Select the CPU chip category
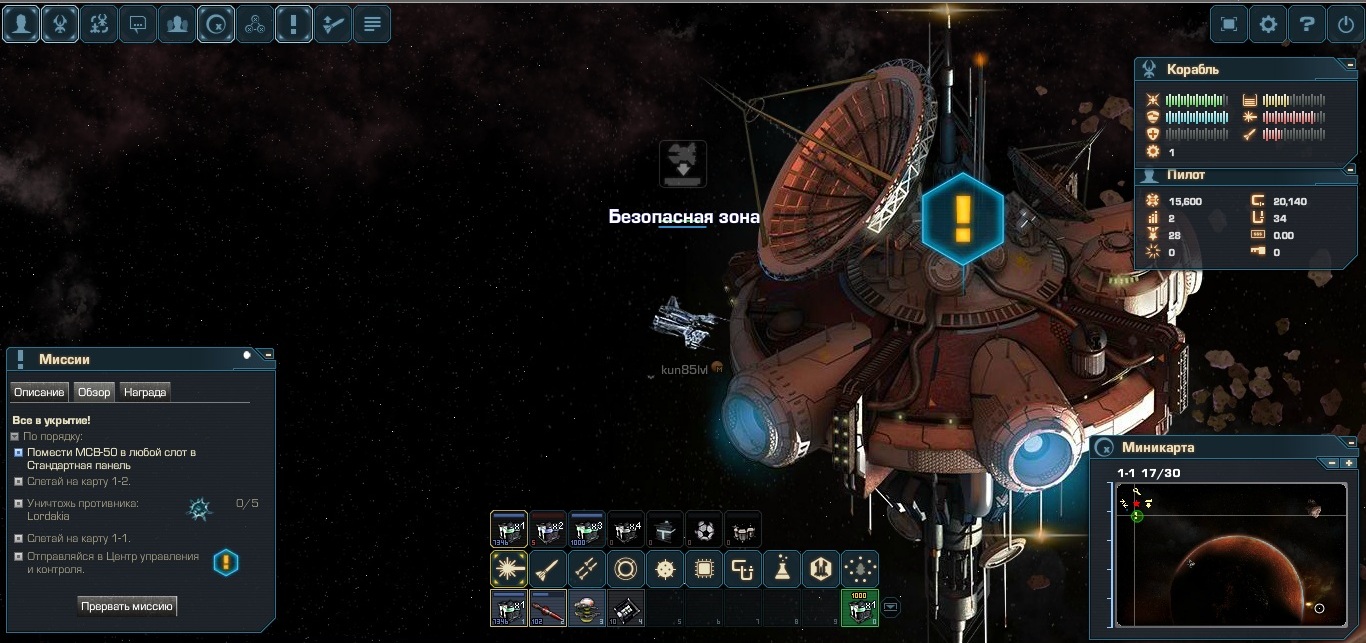 [704, 569]
